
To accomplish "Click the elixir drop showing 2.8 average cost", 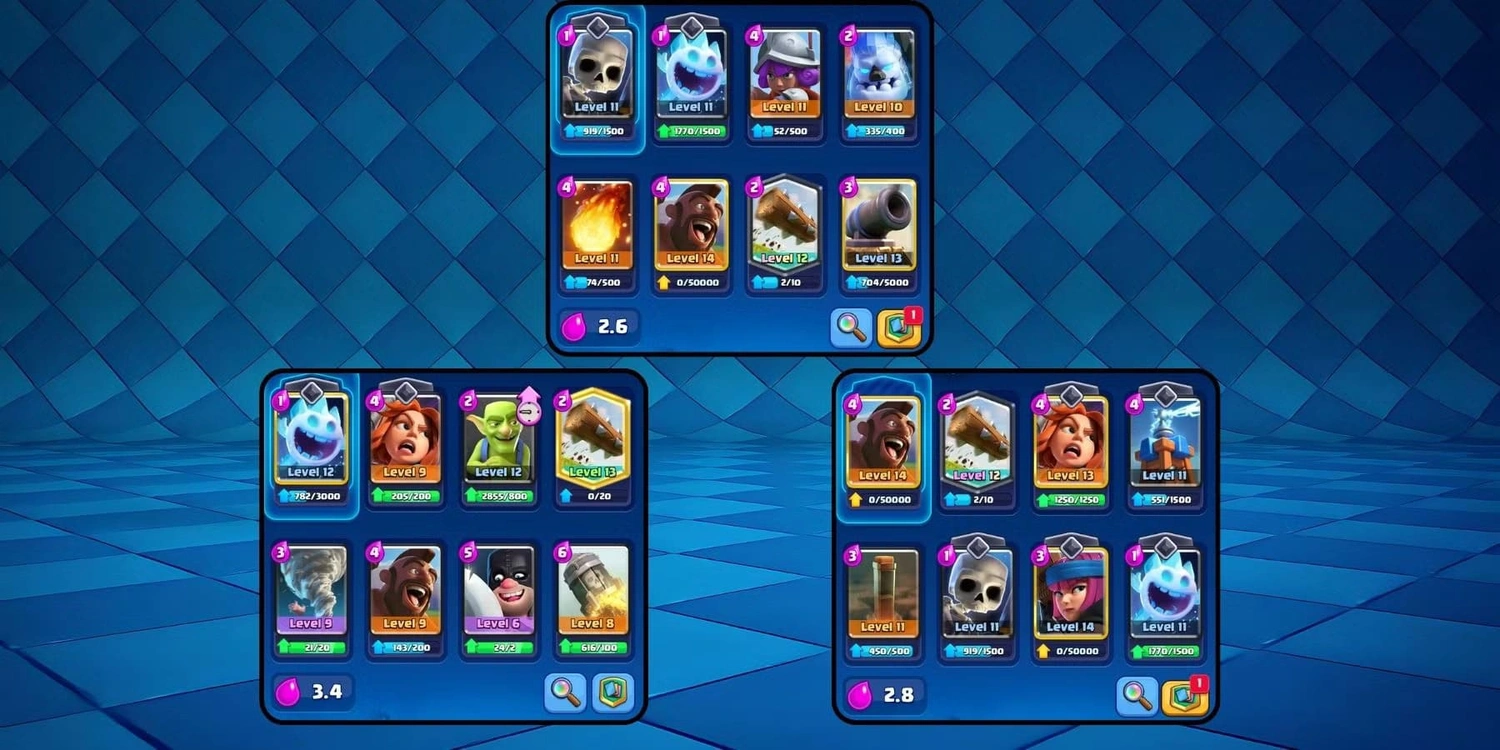I will (x=881, y=693).
